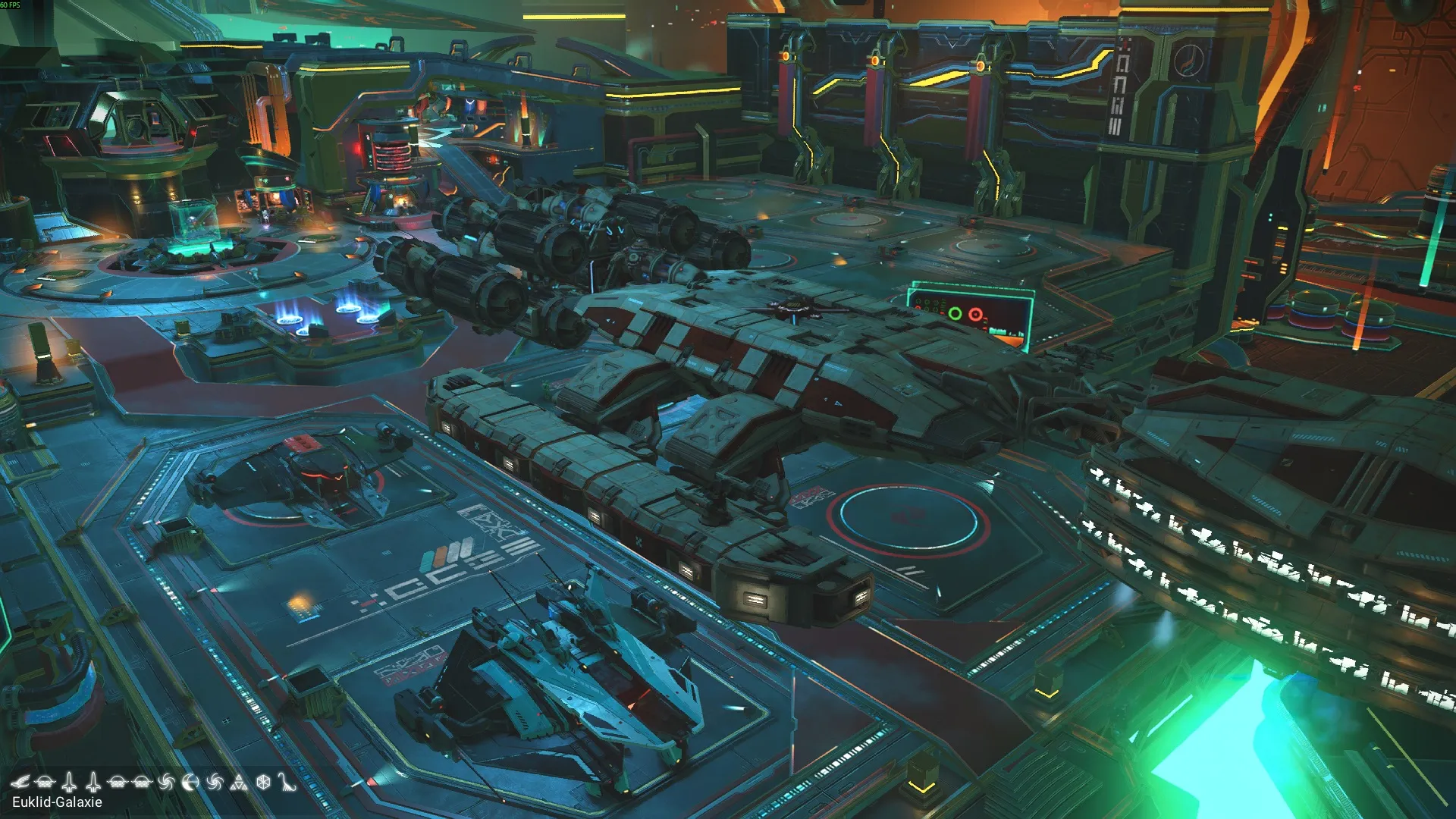Pick the hexagon cube portal glyph
Image resolution: width=1456 pixels, height=819 pixels.
click(x=263, y=782)
